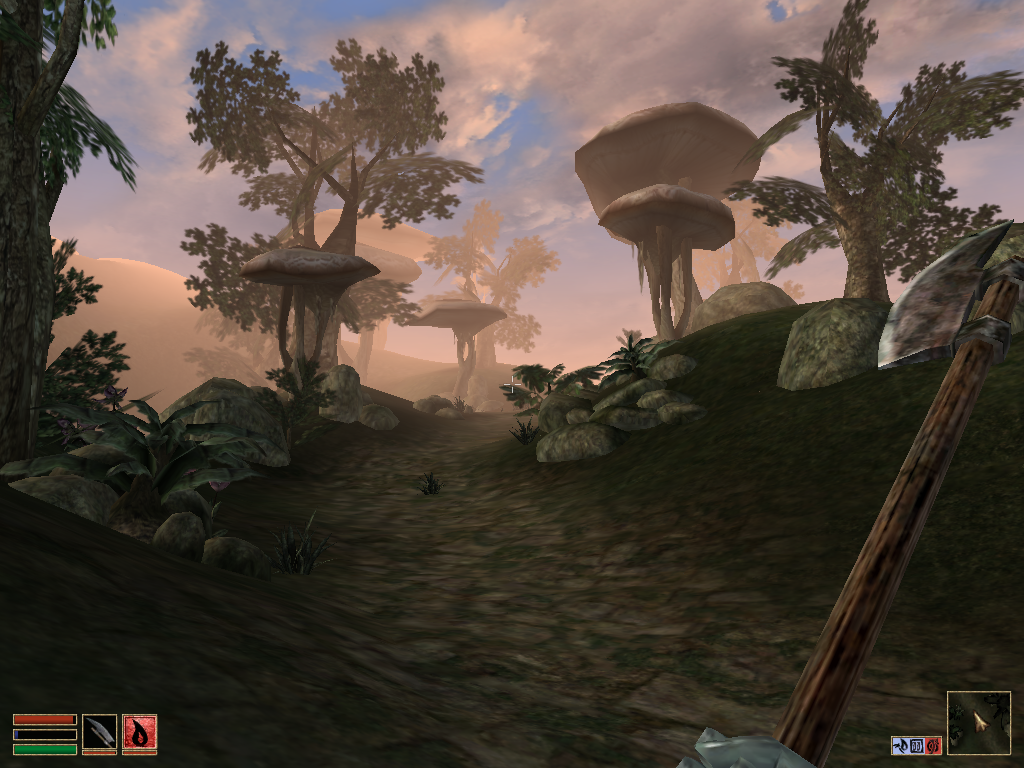The height and width of the screenshot is (768, 1024).
Task: Inspect the blue square-glyph active effect icon
Action: (x=916, y=745)
